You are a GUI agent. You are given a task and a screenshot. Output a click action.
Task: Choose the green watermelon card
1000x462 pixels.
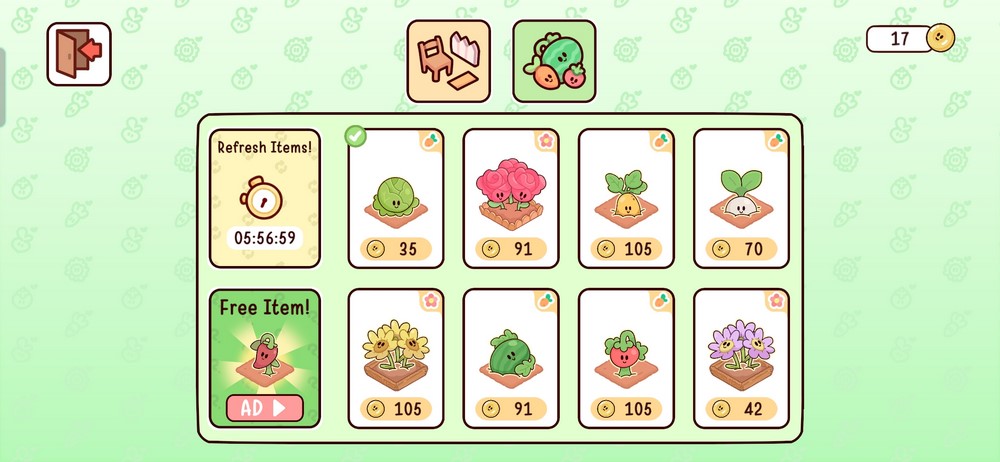coord(510,358)
